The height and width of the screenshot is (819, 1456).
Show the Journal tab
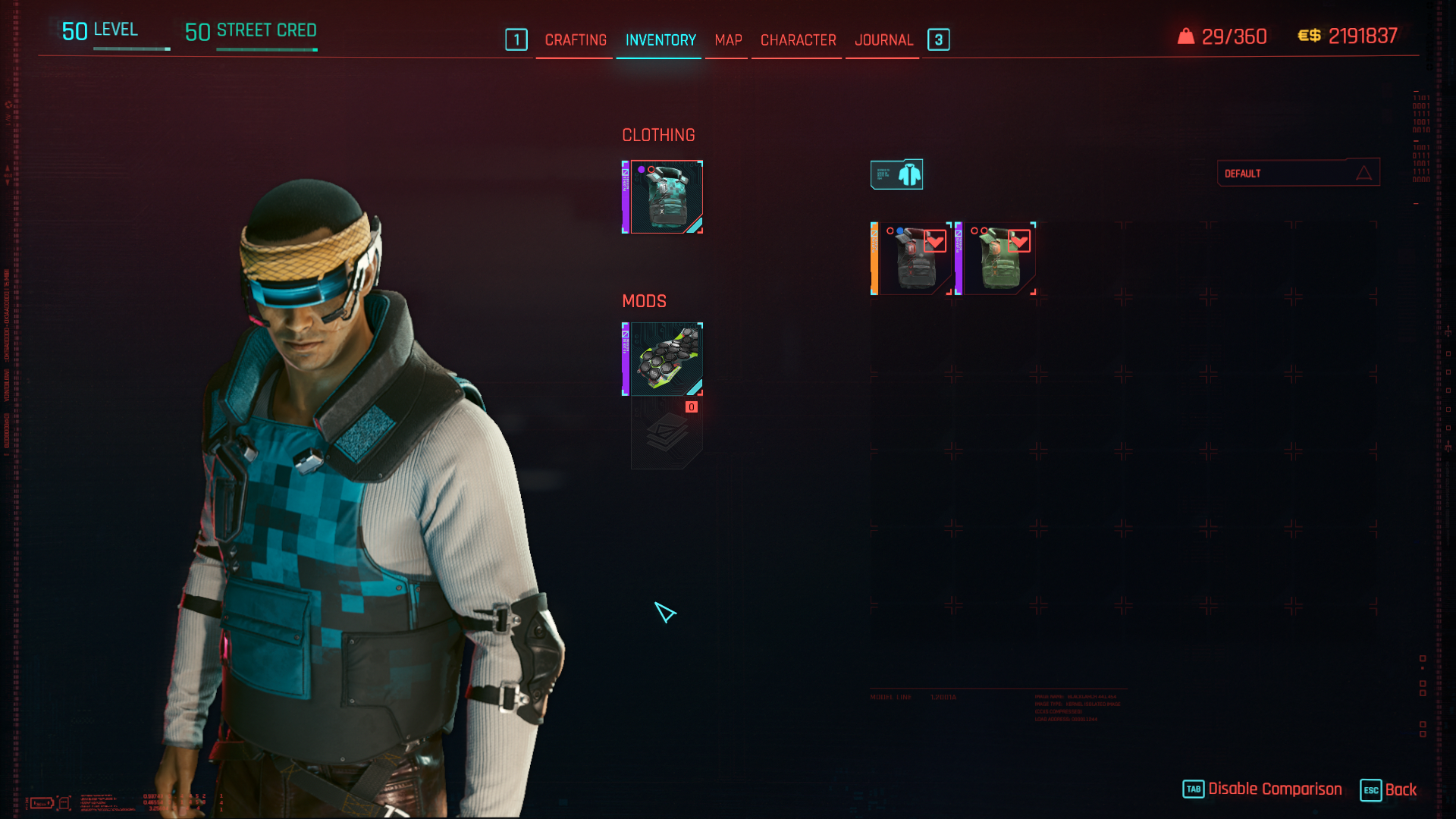click(883, 40)
